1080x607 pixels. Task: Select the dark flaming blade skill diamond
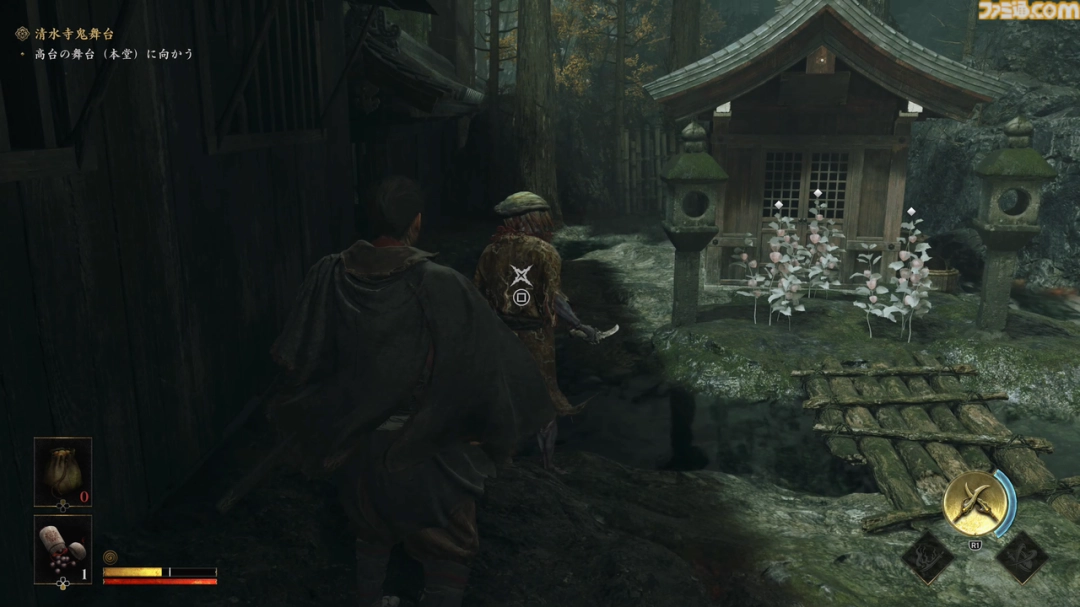click(x=929, y=557)
